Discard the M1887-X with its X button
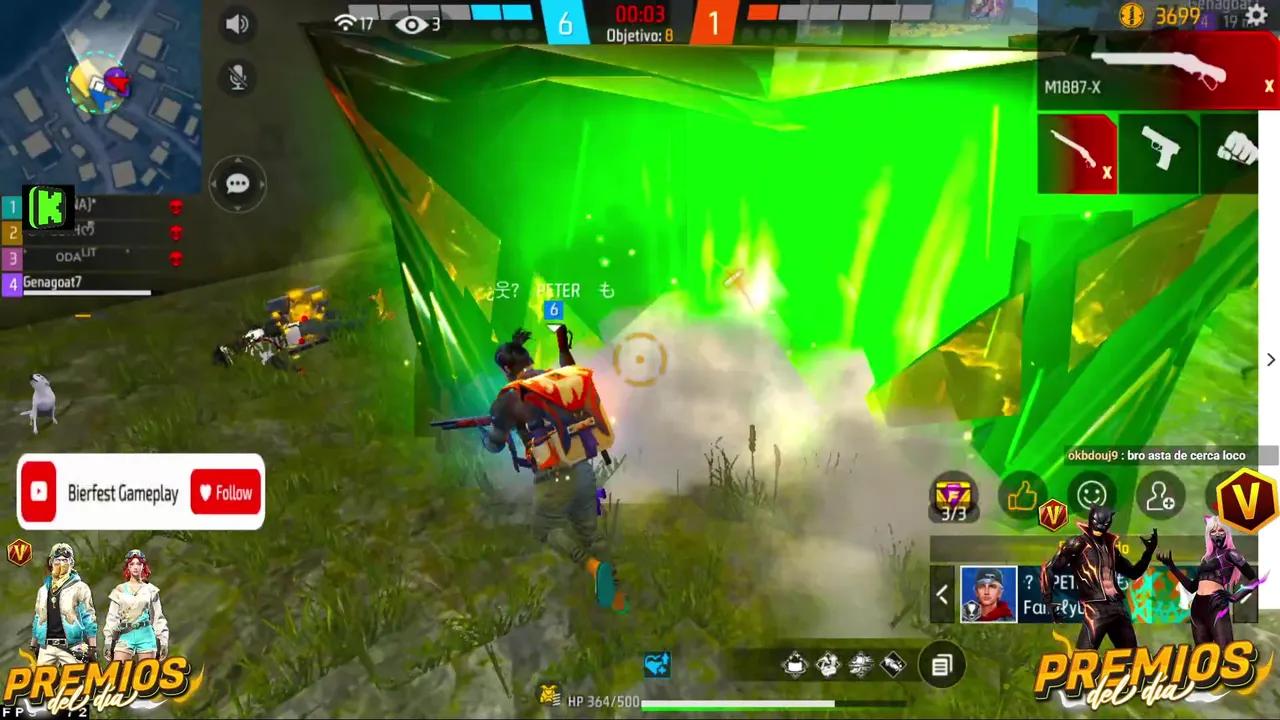1280x720 pixels. pyautogui.click(x=1268, y=87)
